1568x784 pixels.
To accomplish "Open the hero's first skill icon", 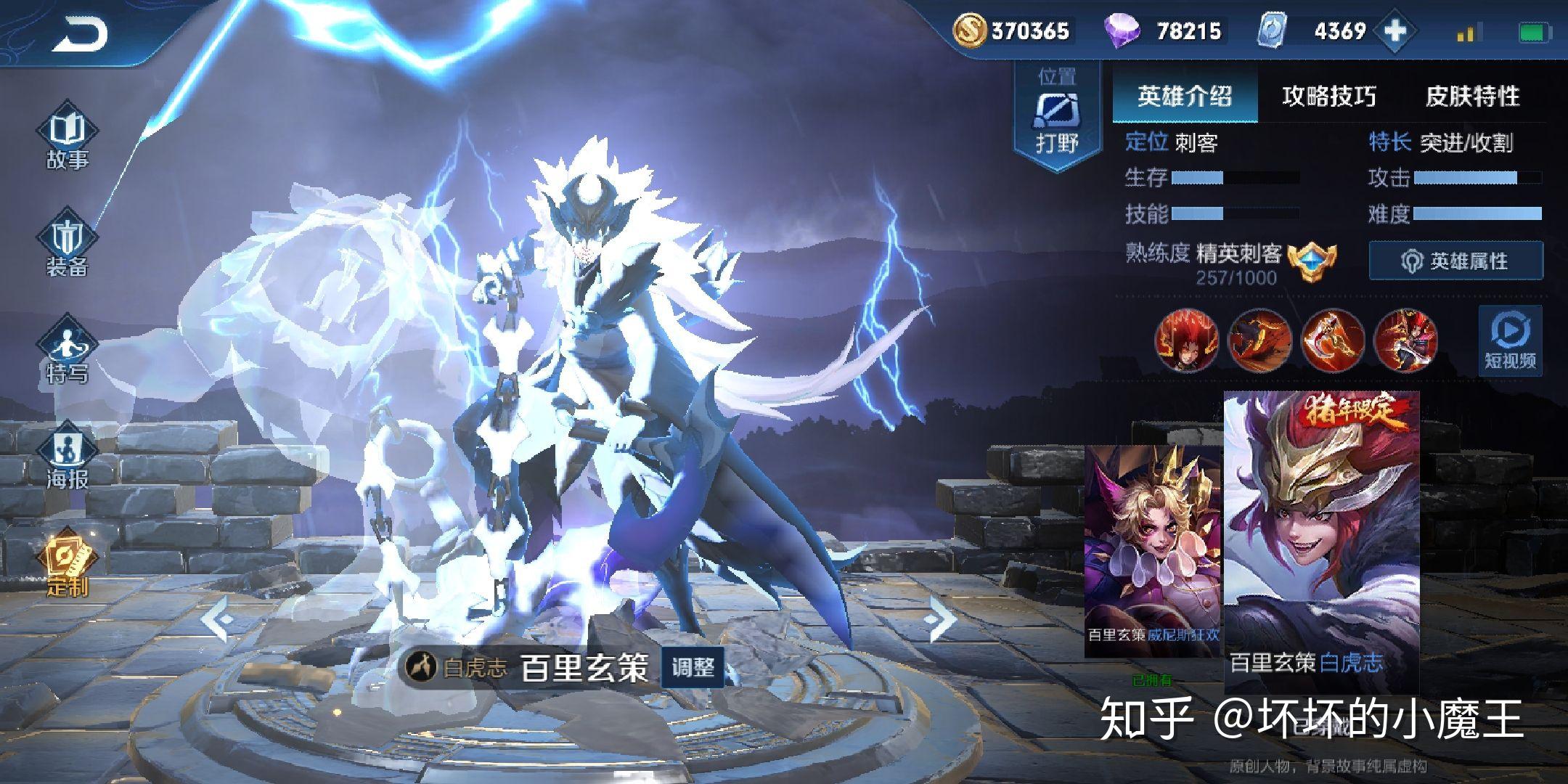I will pos(1186,341).
